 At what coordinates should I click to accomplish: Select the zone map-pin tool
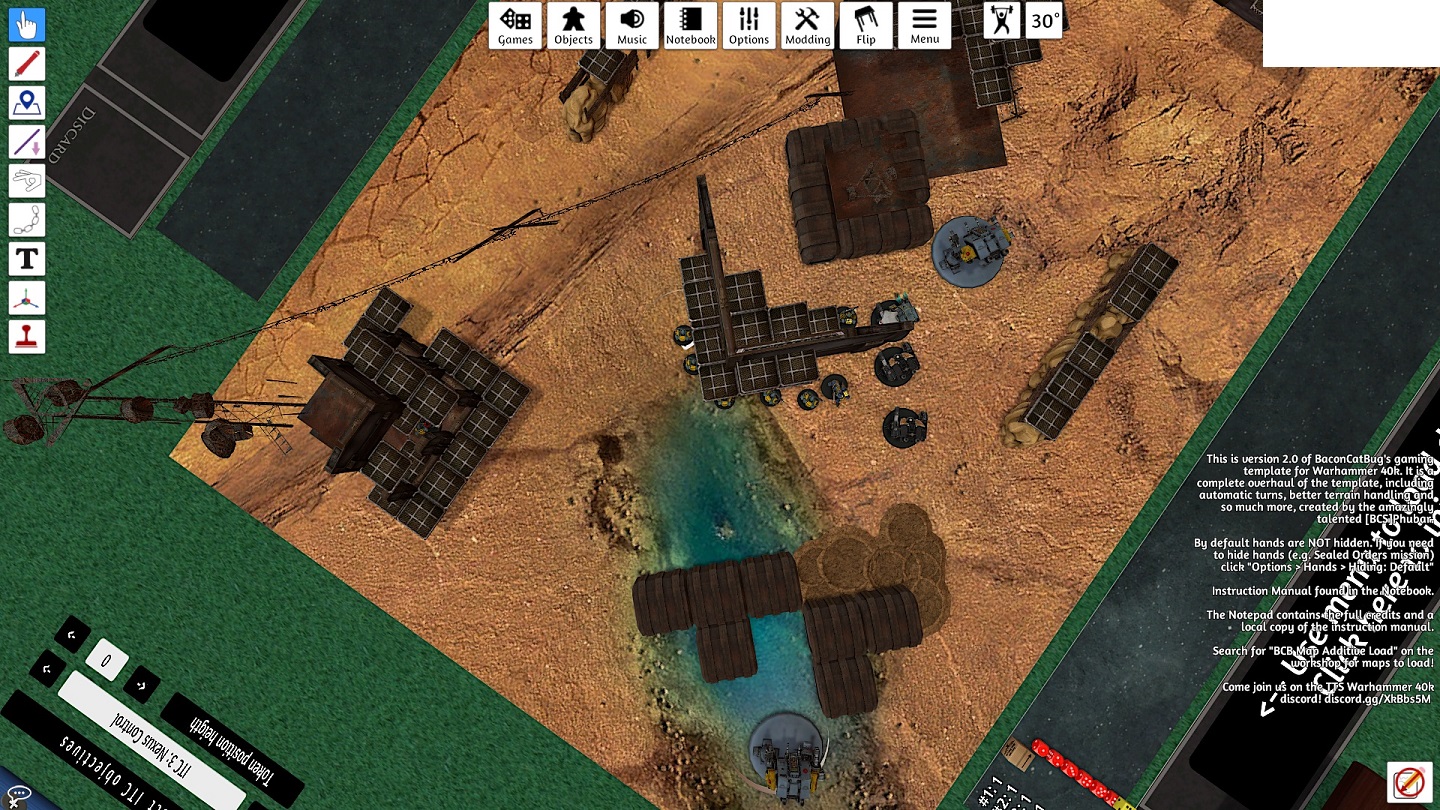27,103
